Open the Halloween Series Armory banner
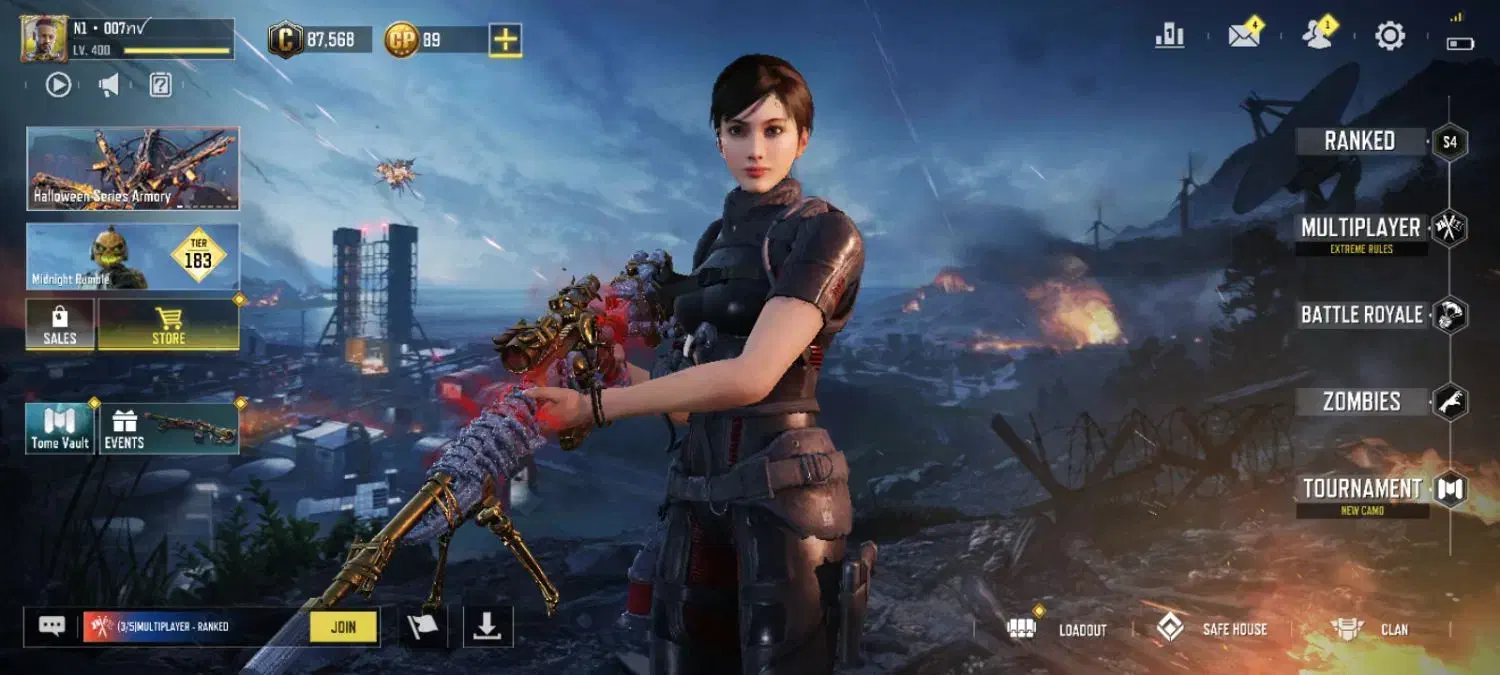 [133, 168]
